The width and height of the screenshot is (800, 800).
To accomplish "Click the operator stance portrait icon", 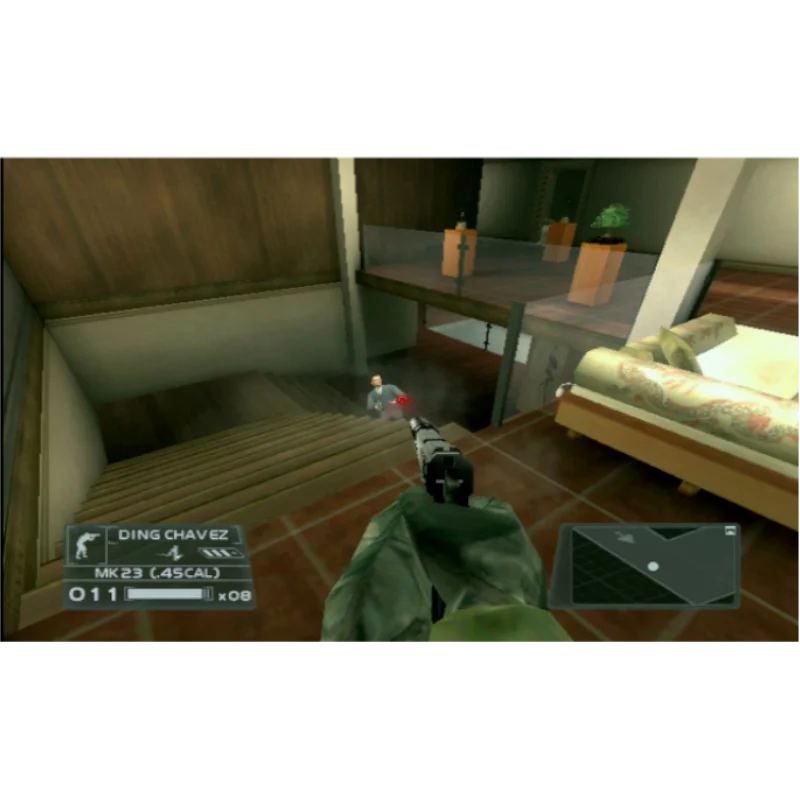I will [85, 544].
